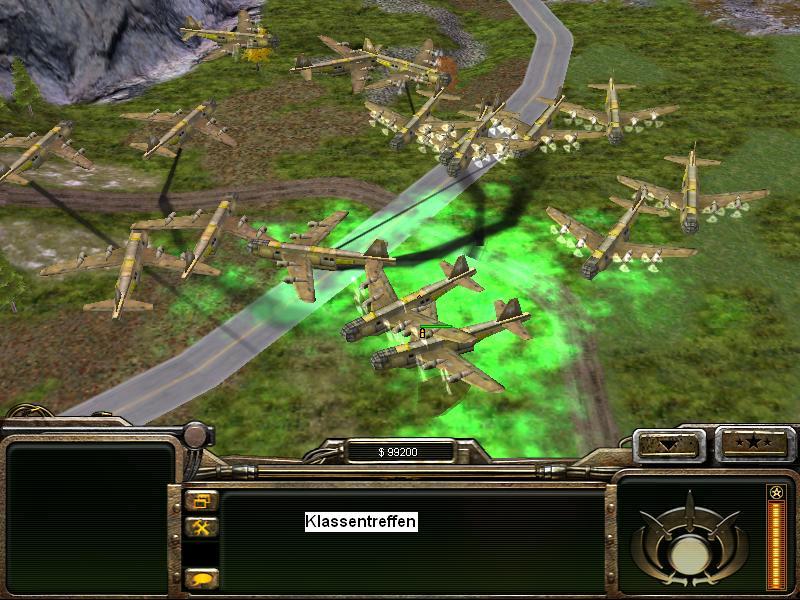Click the radar minimap panel

[90, 519]
